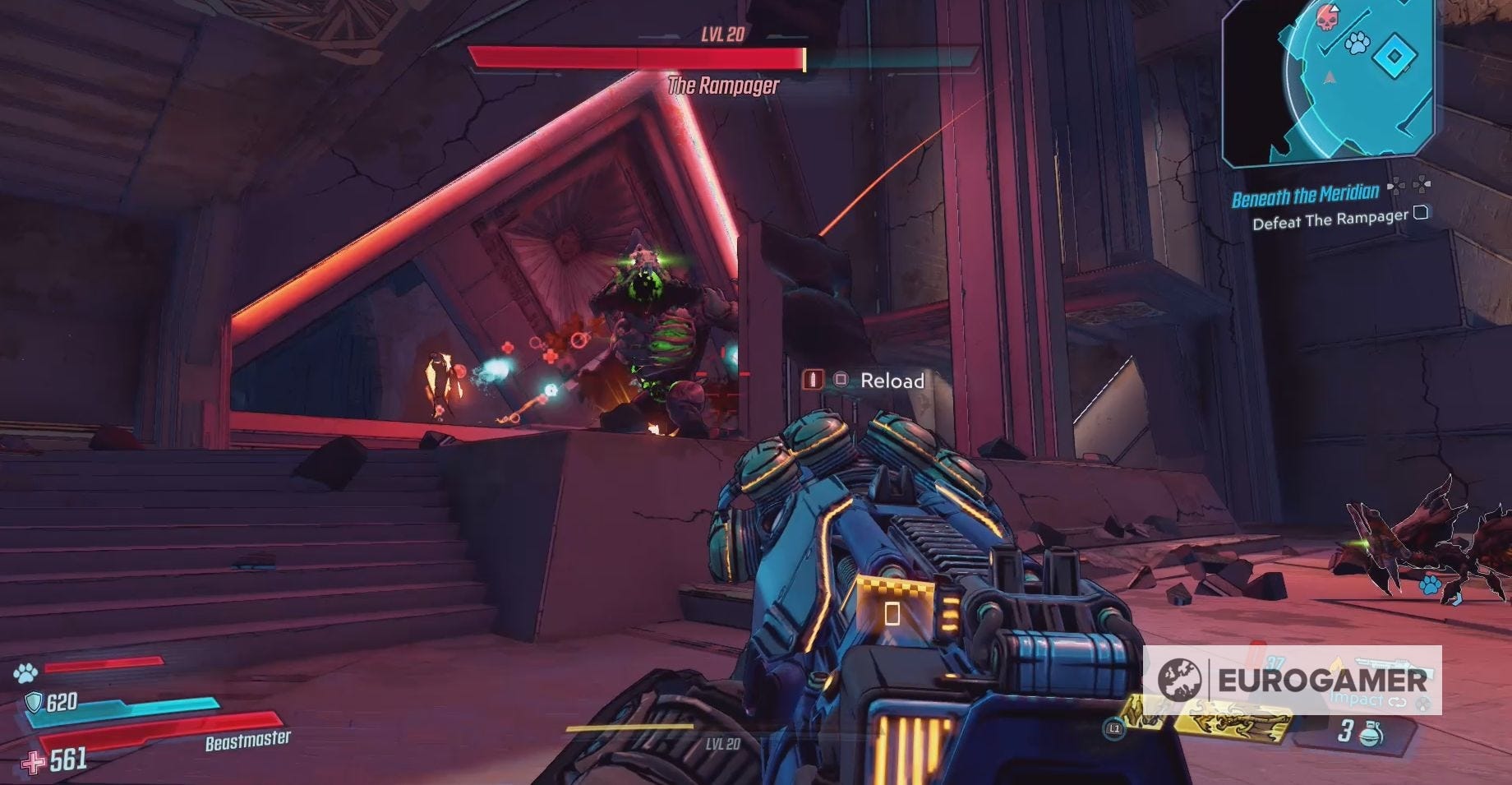This screenshot has width=1512, height=785.
Task: Click the diamond fast travel marker on the minimap
Action: [x=1394, y=56]
